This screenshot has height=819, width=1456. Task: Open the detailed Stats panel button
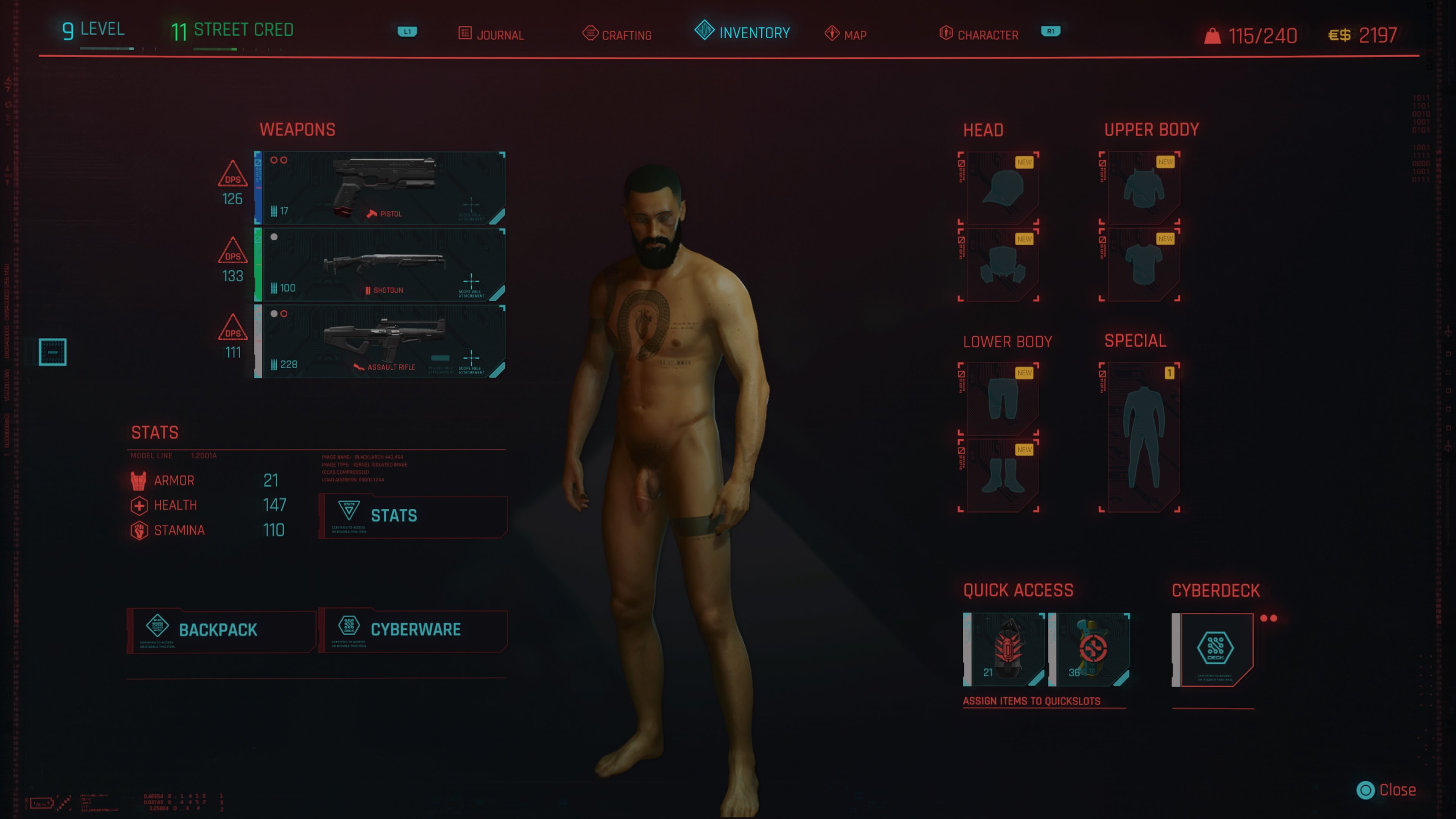coord(413,516)
